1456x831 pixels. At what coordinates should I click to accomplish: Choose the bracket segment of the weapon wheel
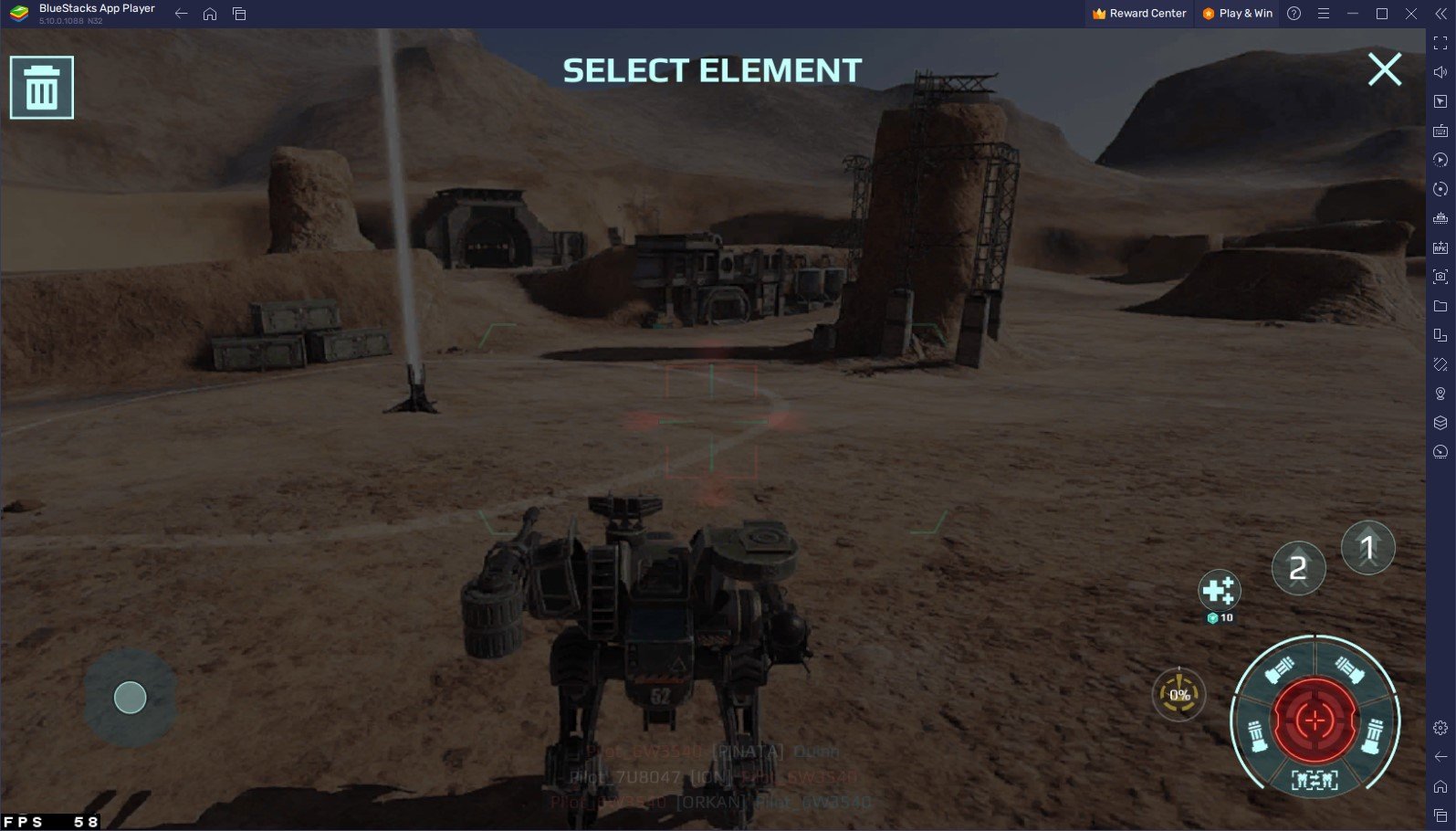1315,780
